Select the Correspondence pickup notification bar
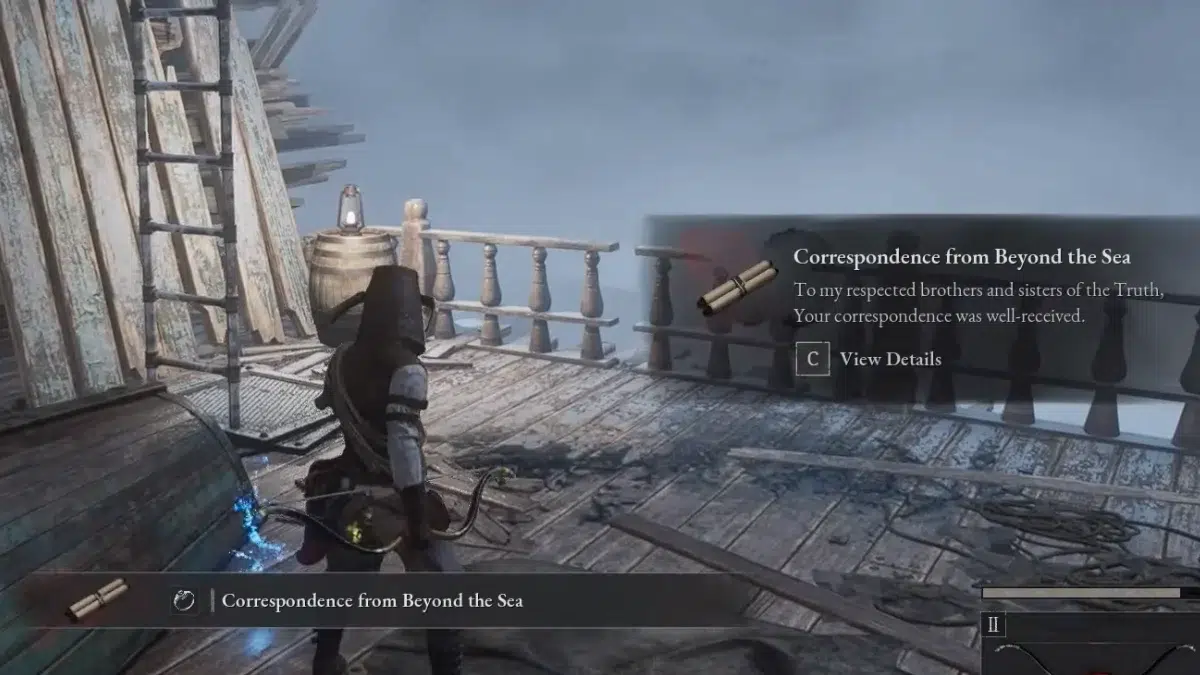 coord(372,600)
